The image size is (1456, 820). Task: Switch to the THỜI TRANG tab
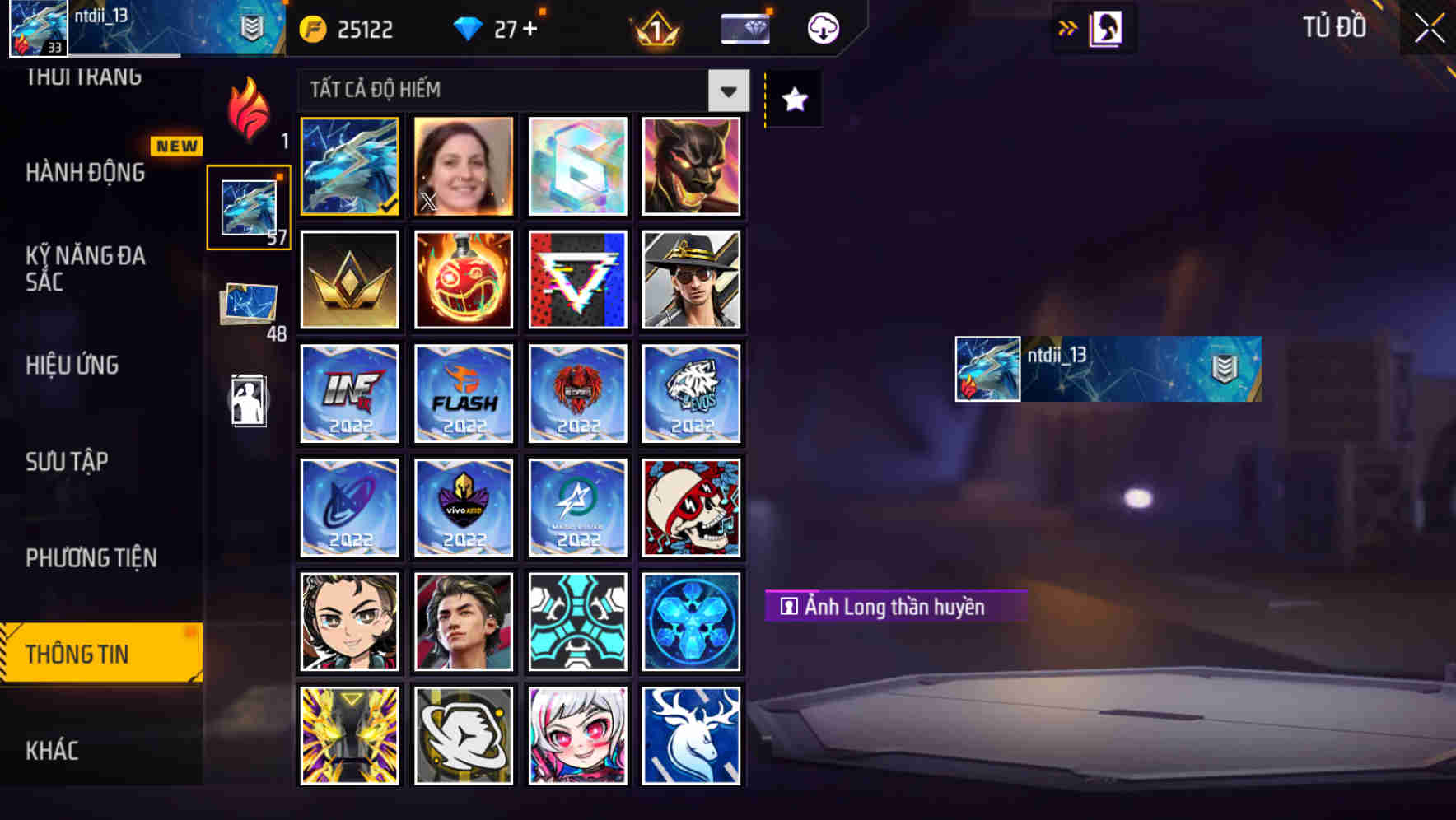(x=85, y=77)
